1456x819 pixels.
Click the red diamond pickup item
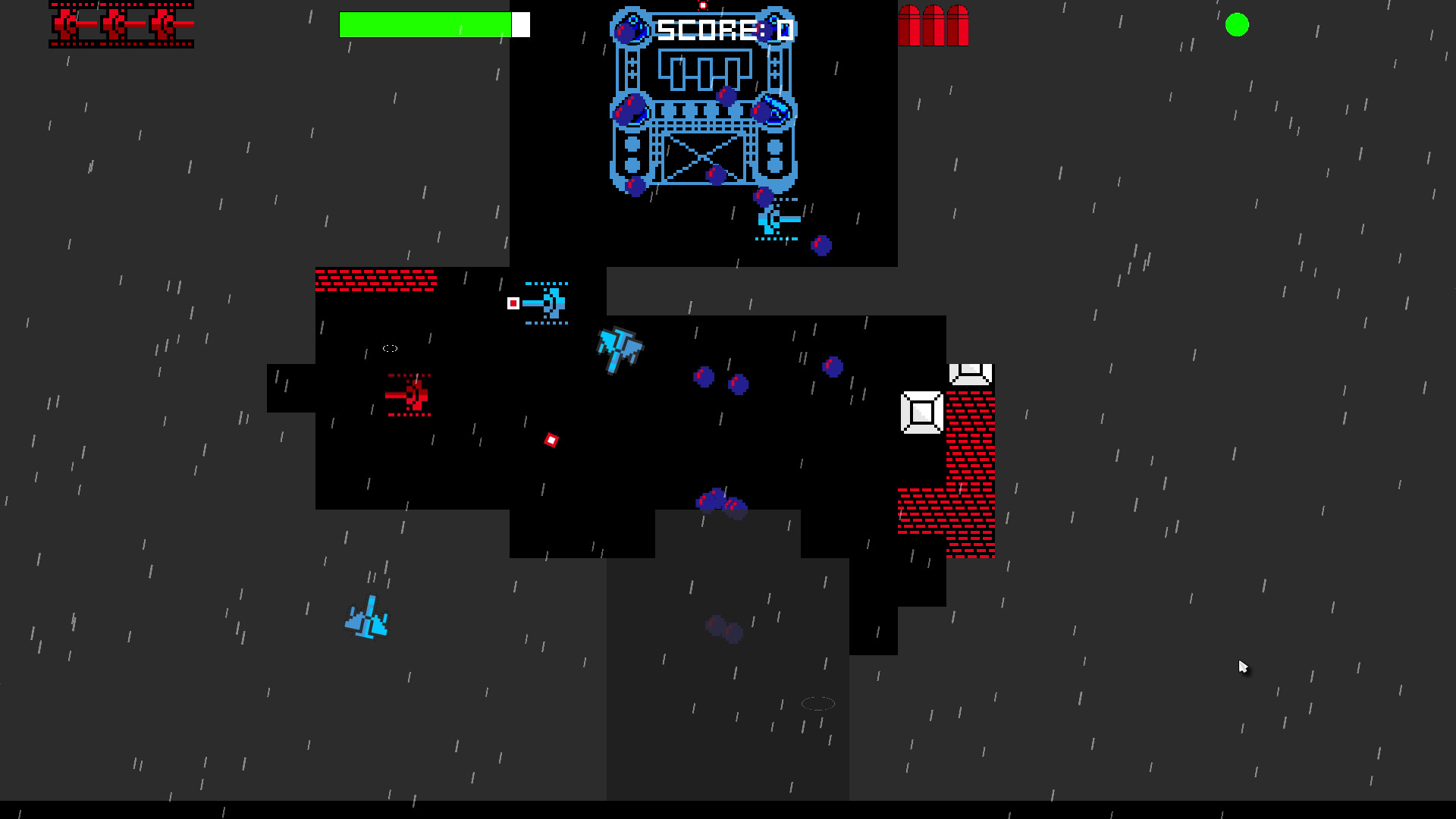(551, 438)
